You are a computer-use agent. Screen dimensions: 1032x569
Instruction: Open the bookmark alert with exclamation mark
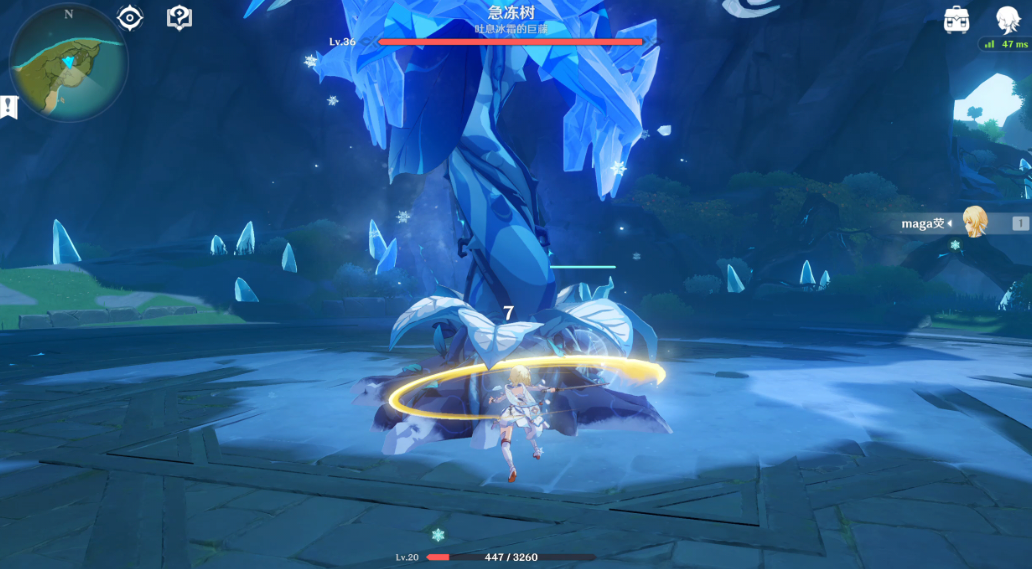9,107
